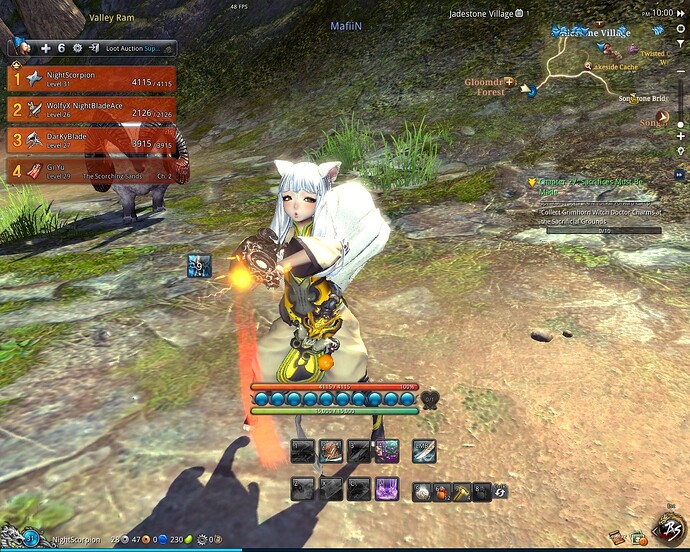The image size is (690, 552).
Task: Click the hotbar swap arrows button
Action: tap(499, 491)
